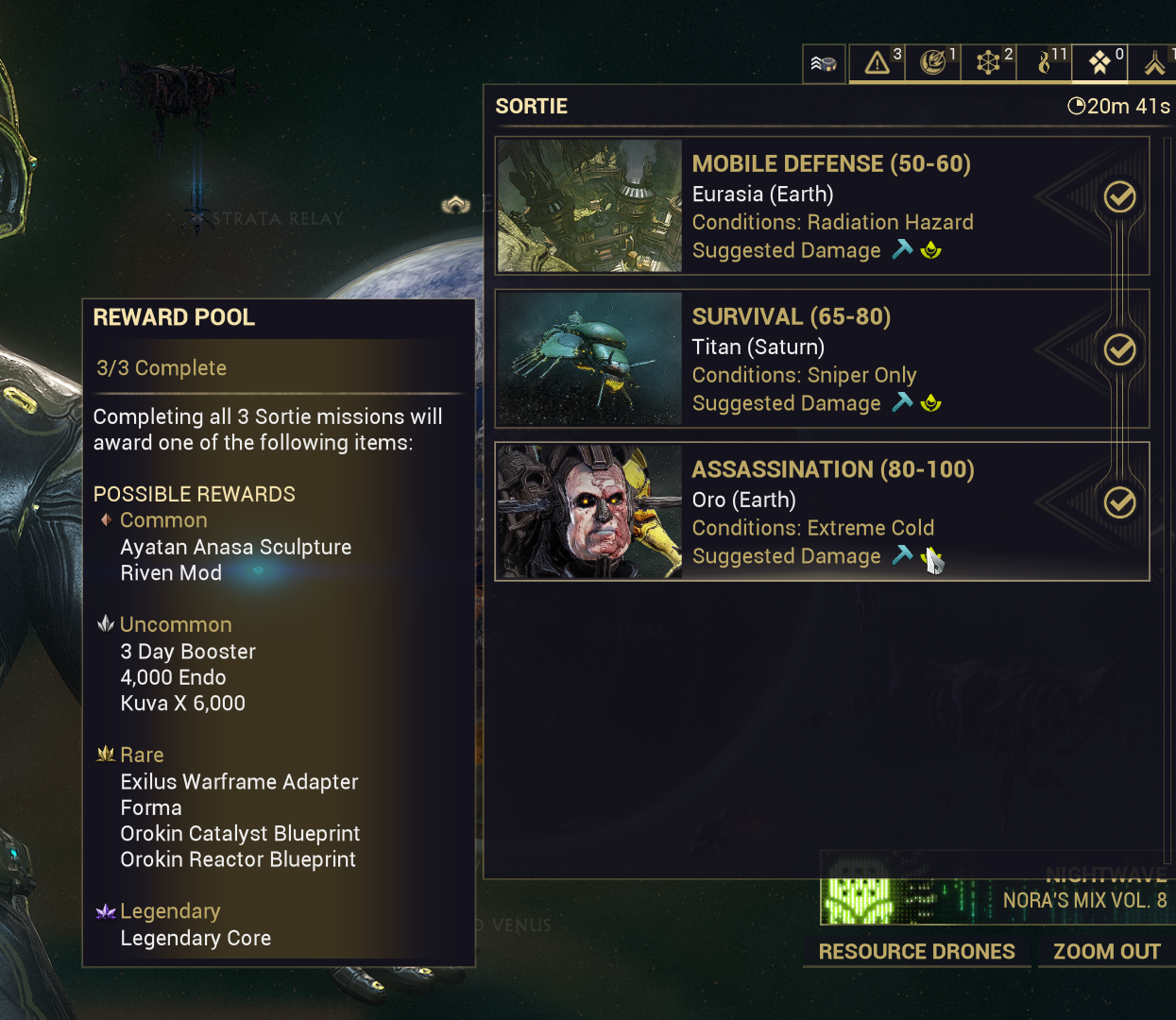Select the Mobile Defense sortie mission on Eurasia
This screenshot has height=1020, width=1176.
822,206
